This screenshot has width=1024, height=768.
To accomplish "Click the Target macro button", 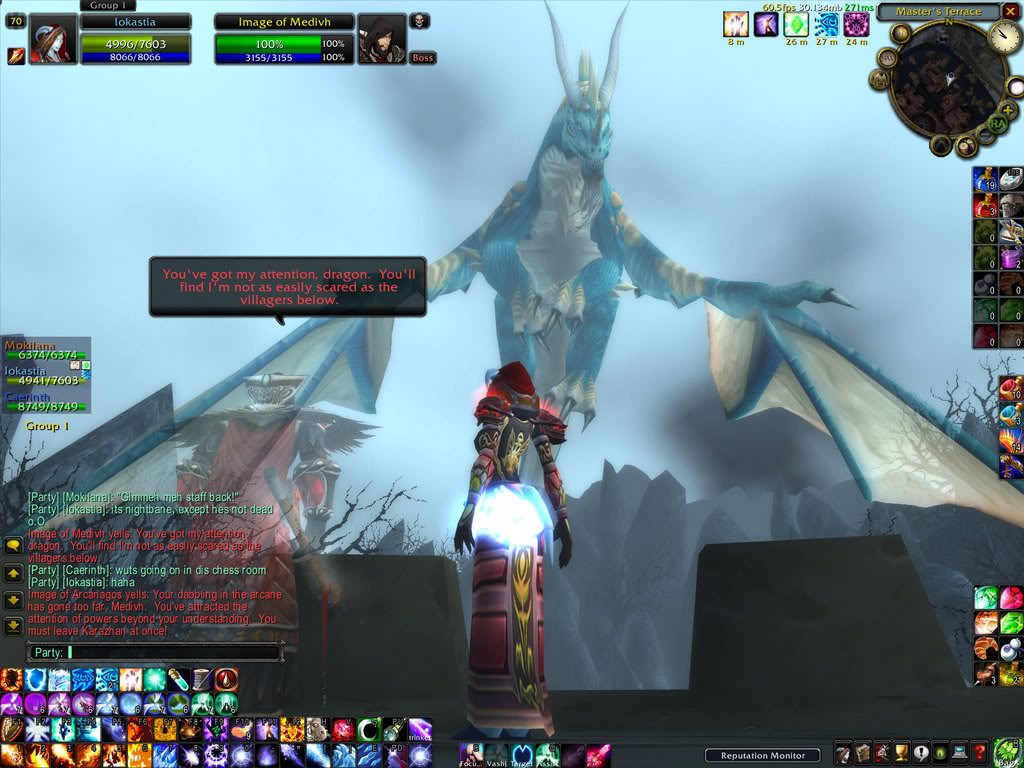I will pyautogui.click(x=522, y=754).
